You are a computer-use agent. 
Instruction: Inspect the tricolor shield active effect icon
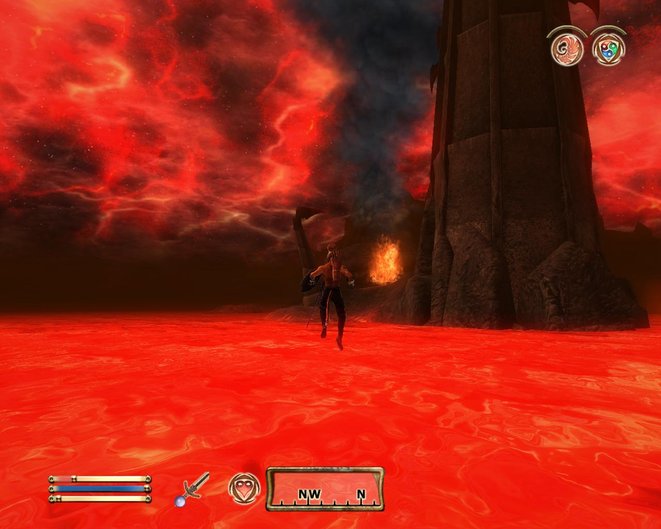608,49
